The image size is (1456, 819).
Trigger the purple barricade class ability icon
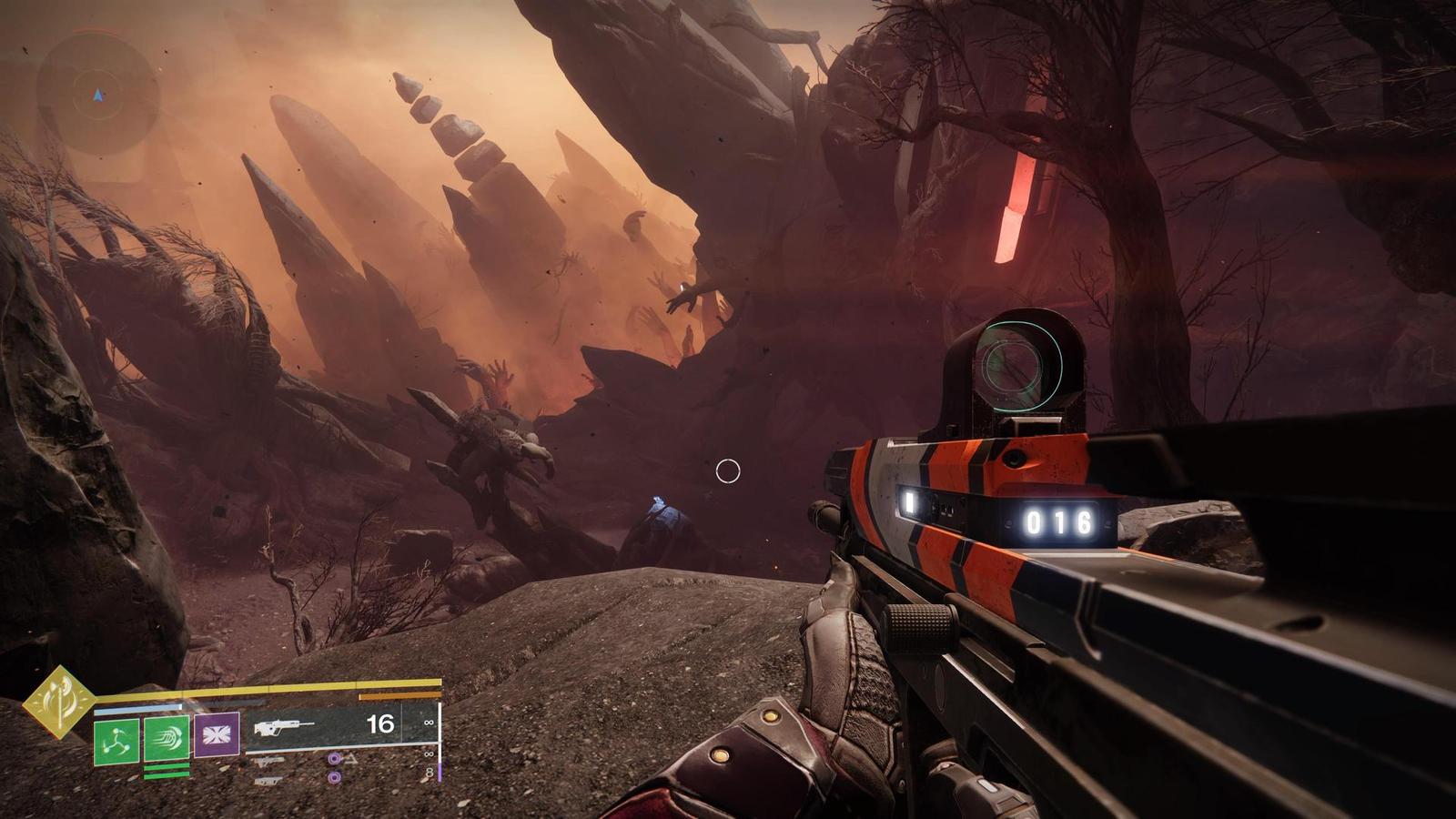pos(217,734)
